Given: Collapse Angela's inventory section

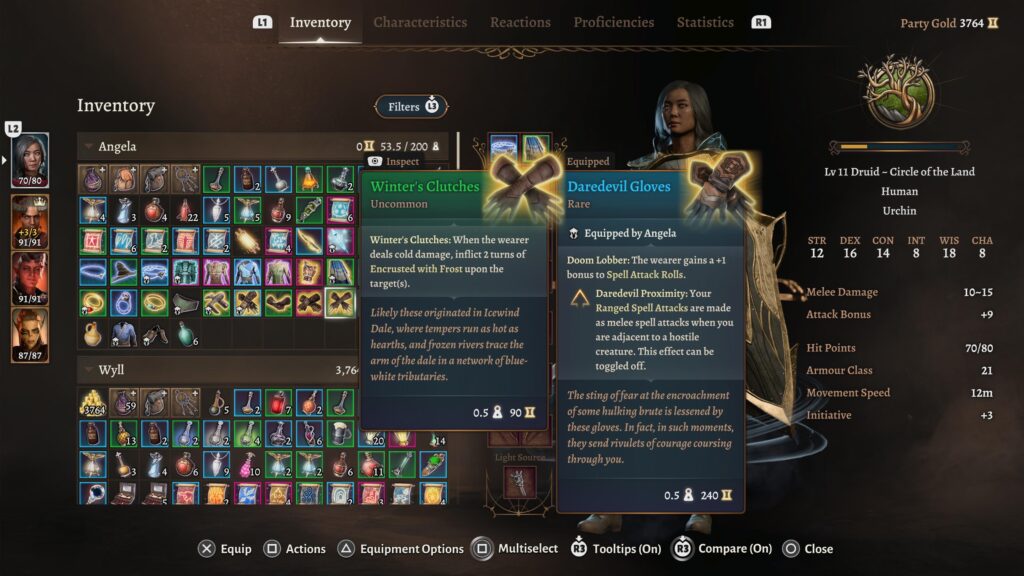Looking at the screenshot, I should [x=88, y=147].
